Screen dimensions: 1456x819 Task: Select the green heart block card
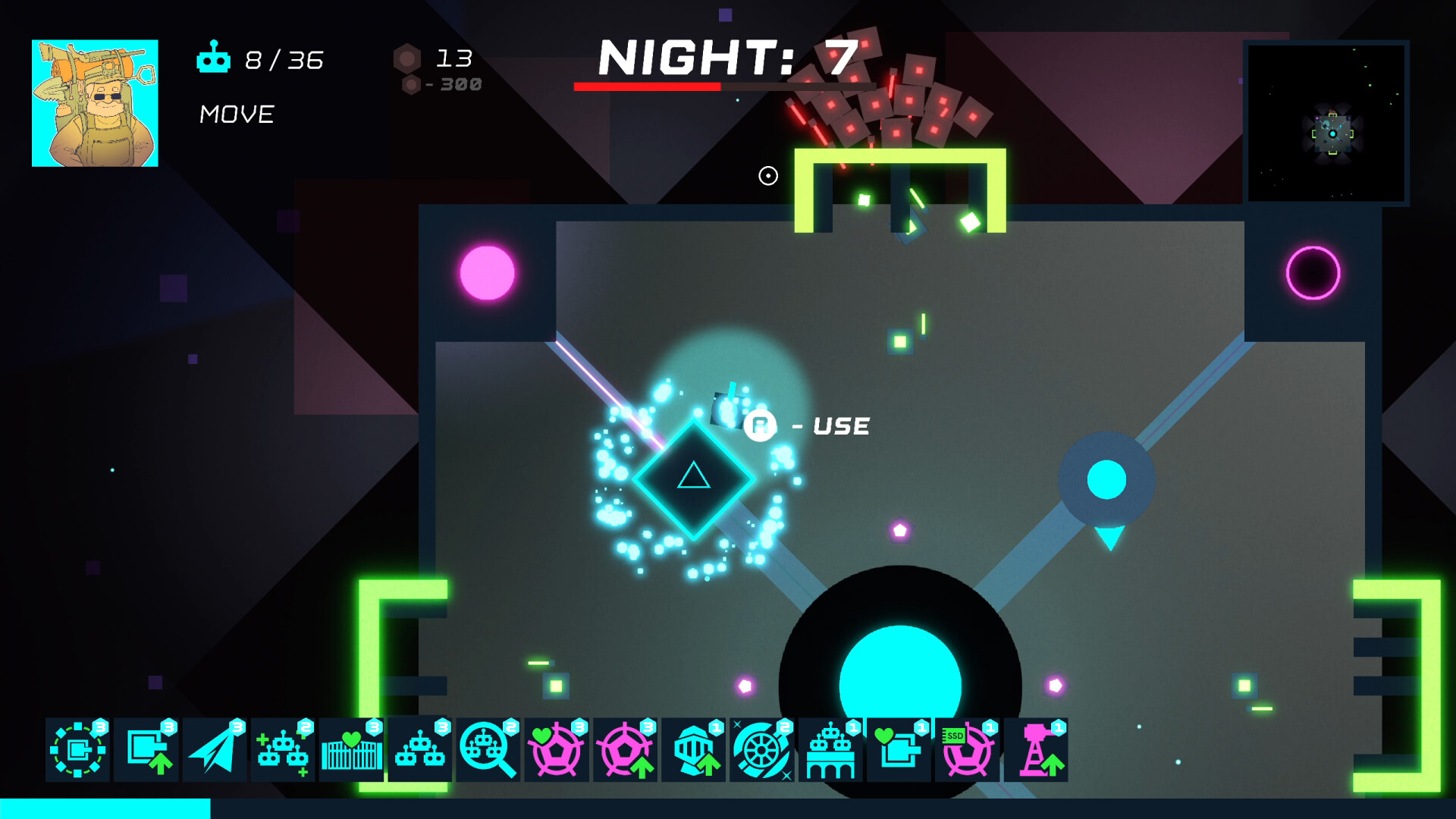tap(897, 752)
